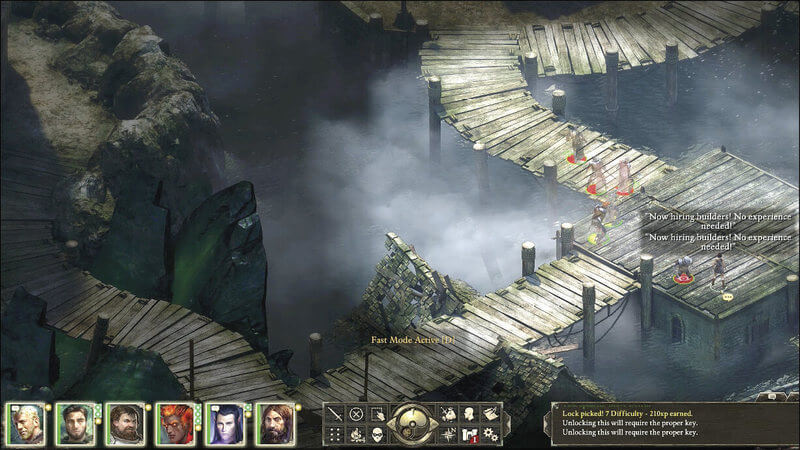800x450 pixels.
Task: Rest the party with the campfire icon
Action: point(356,435)
